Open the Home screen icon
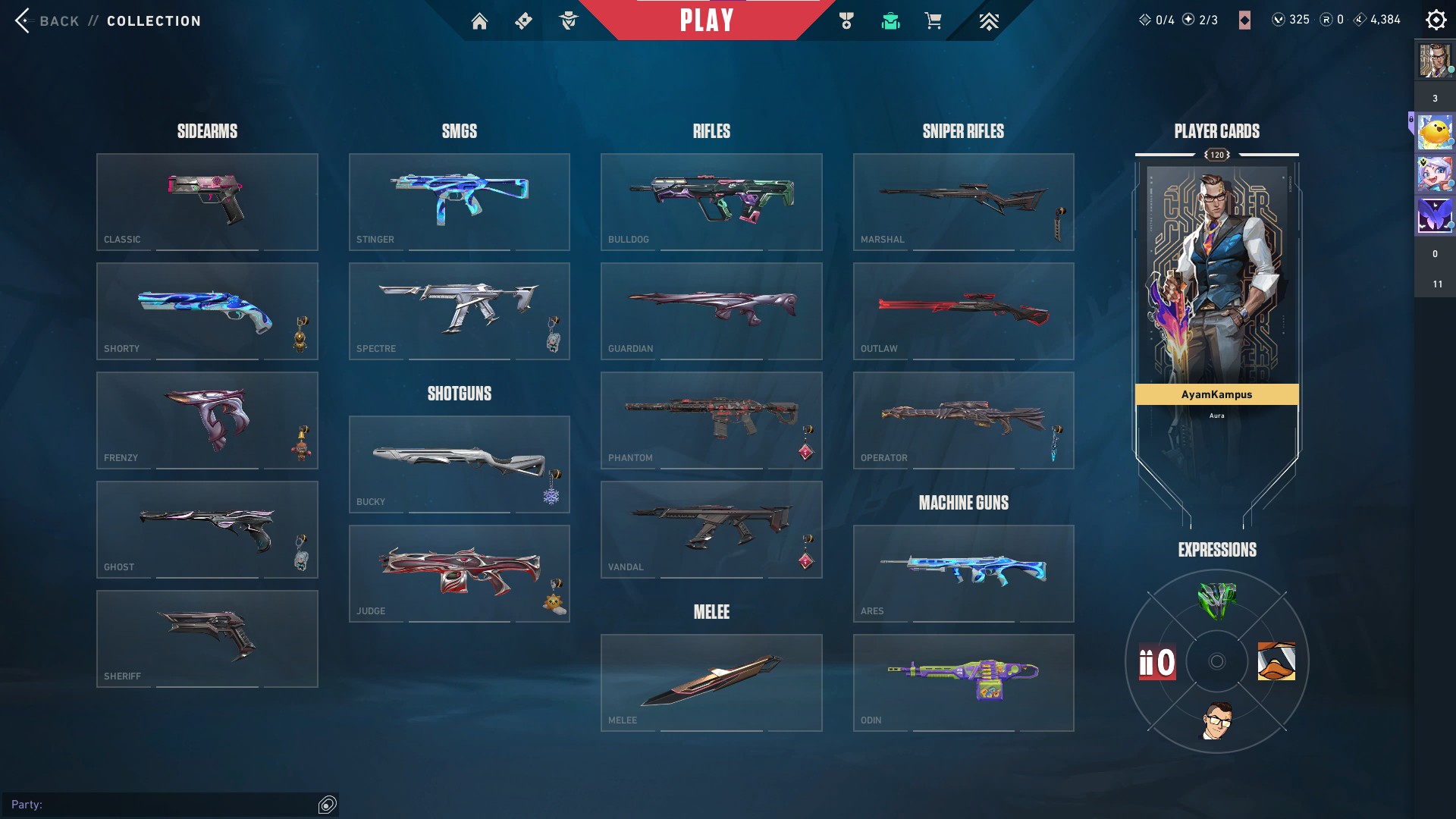 (x=480, y=20)
